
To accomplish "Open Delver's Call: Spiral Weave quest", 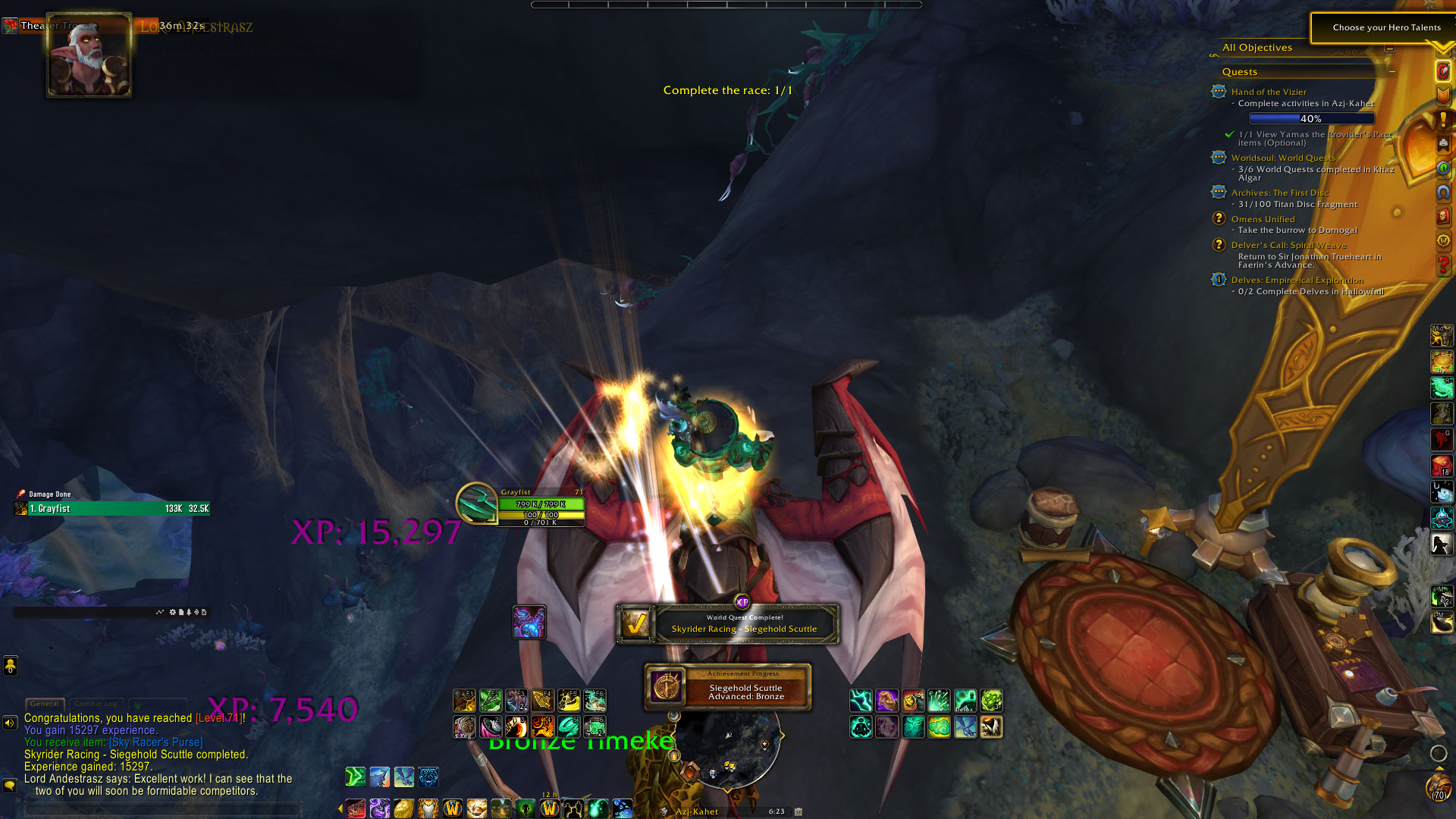I will click(x=1288, y=245).
